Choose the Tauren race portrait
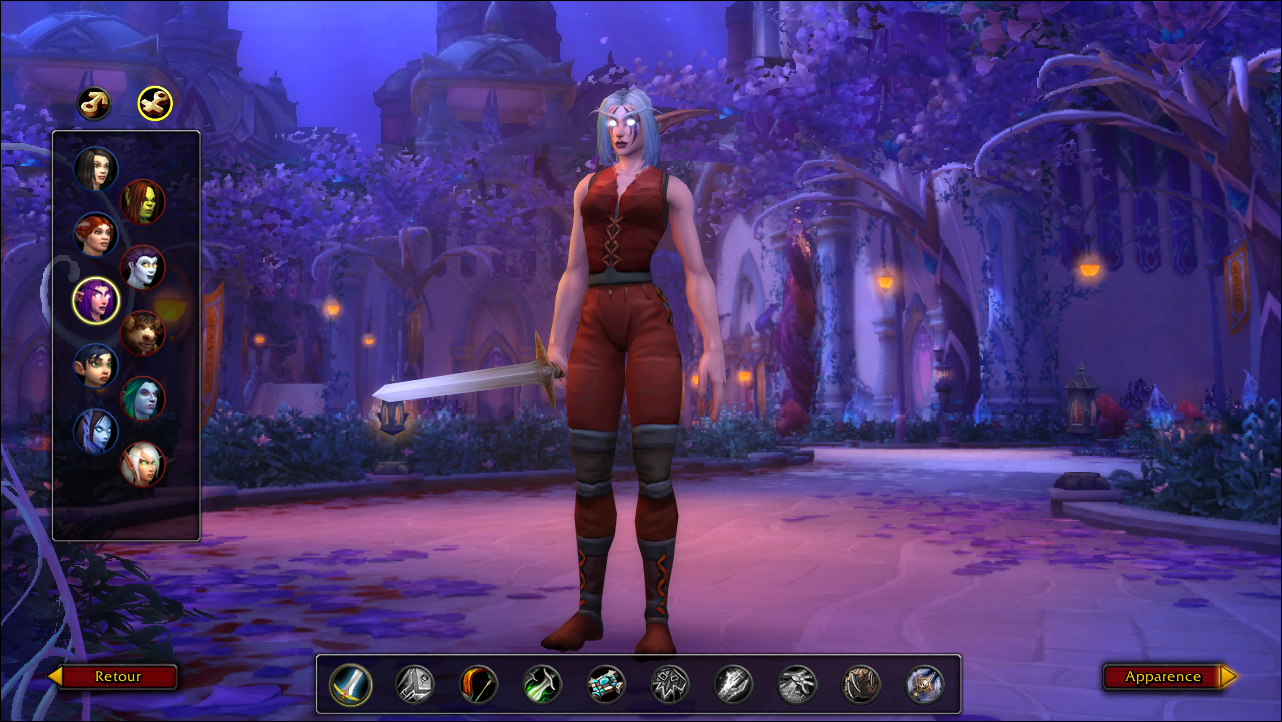The height and width of the screenshot is (722, 1282). click(143, 333)
